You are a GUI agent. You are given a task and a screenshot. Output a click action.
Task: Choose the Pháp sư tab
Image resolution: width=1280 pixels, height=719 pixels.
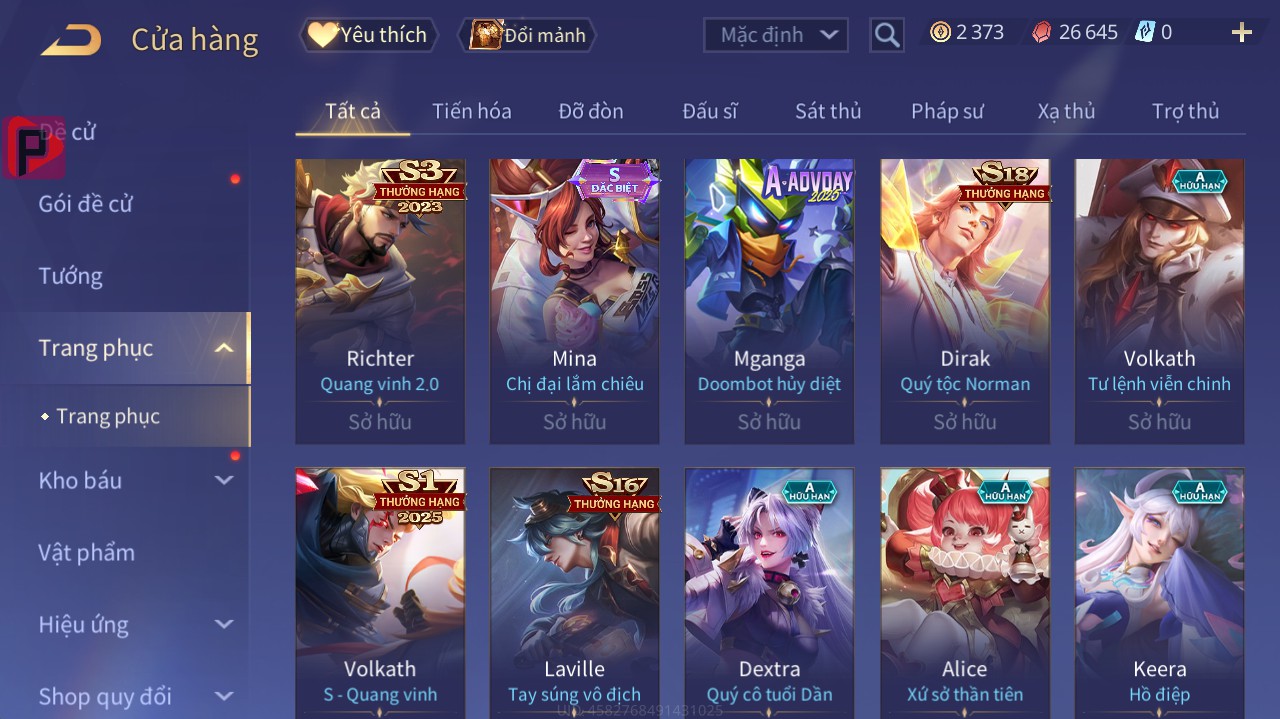coord(947,111)
